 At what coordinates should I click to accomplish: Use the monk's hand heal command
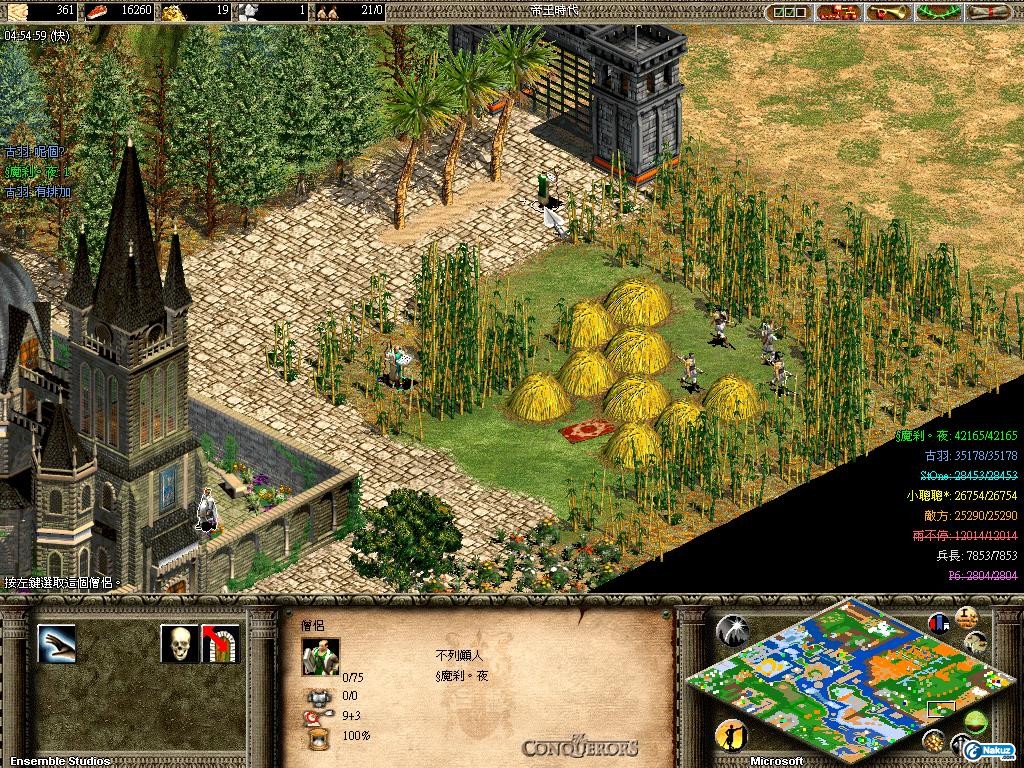[56, 644]
